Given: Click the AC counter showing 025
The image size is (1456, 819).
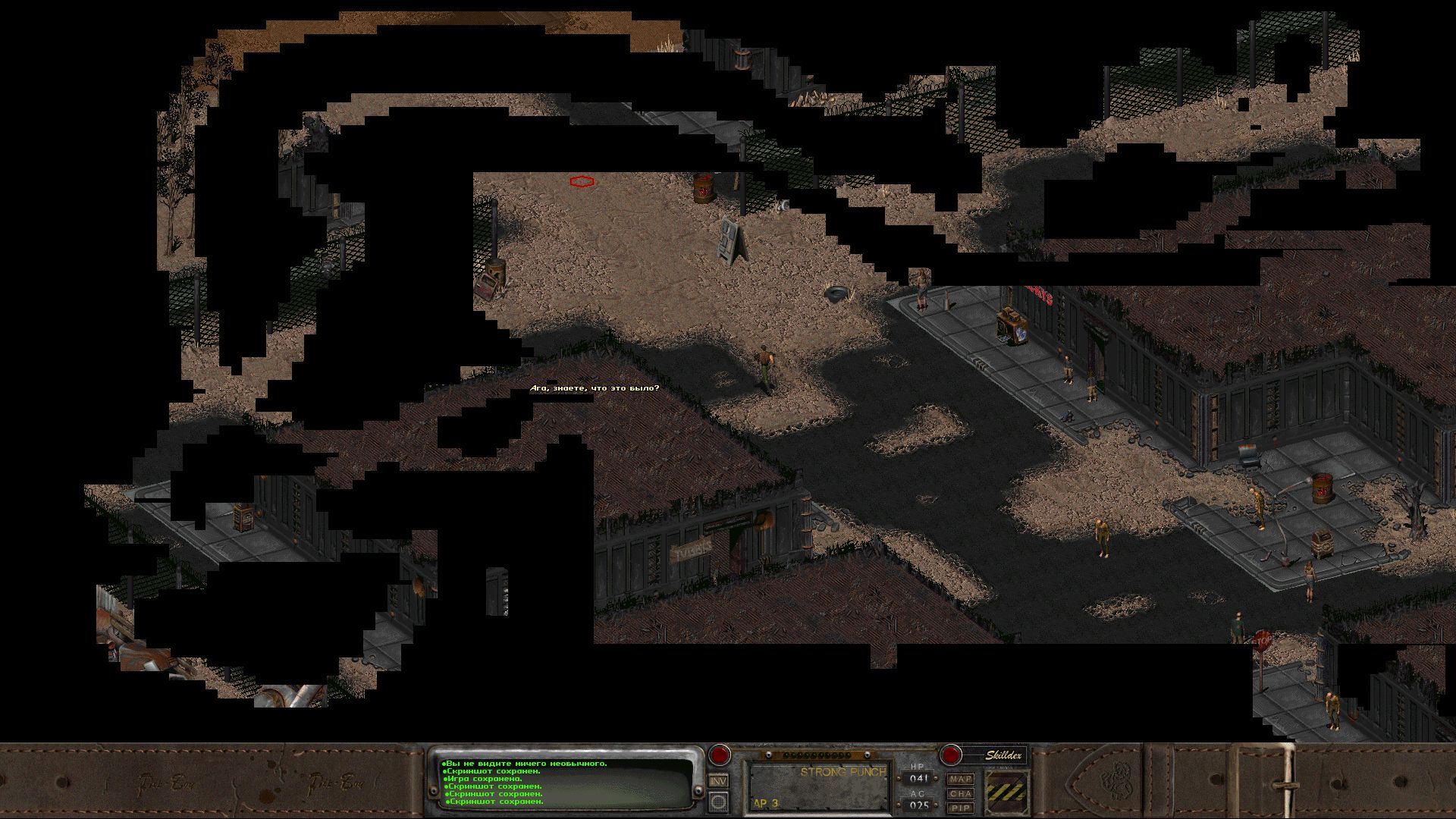Looking at the screenshot, I should [x=921, y=805].
